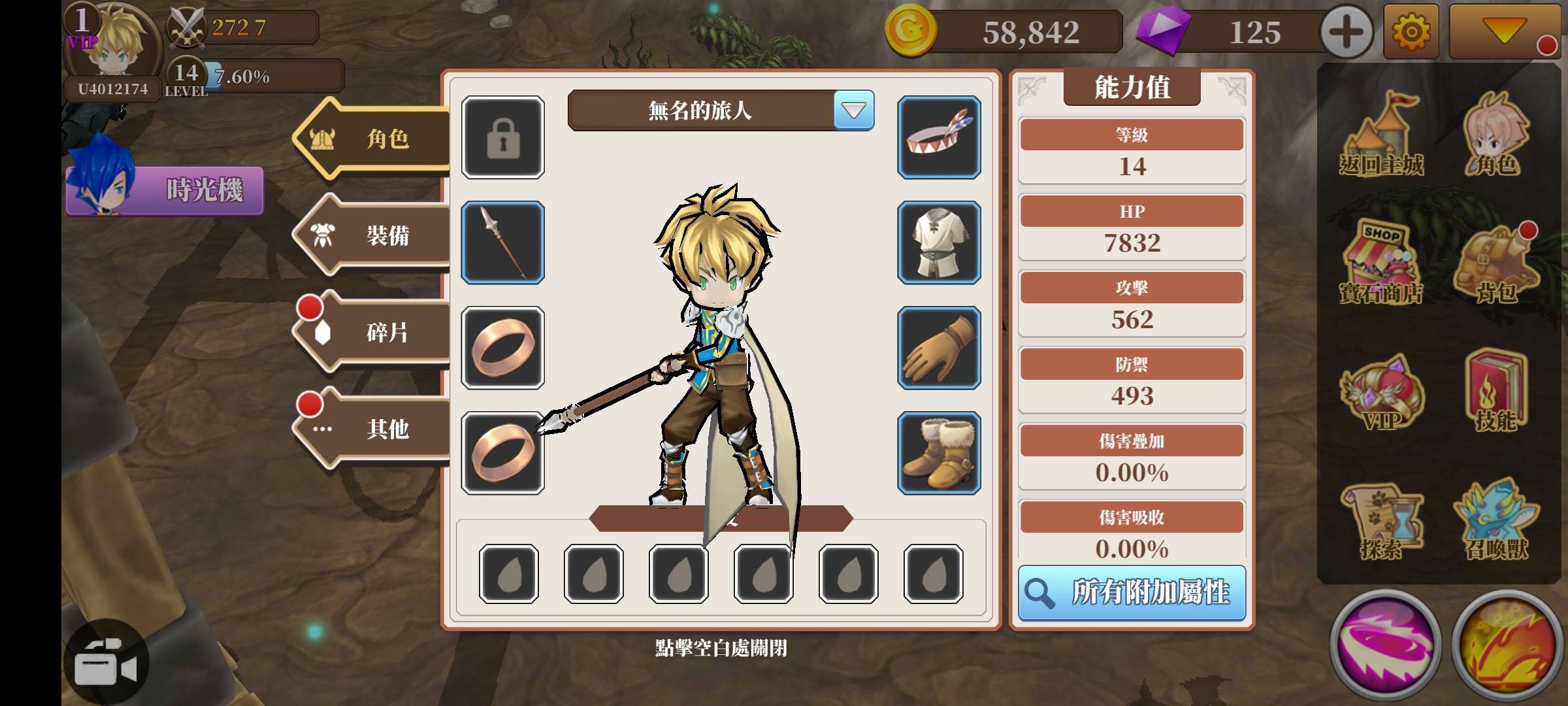Open the 無名的旅人 title dropdown
The image size is (1568, 706).
coord(853,110)
